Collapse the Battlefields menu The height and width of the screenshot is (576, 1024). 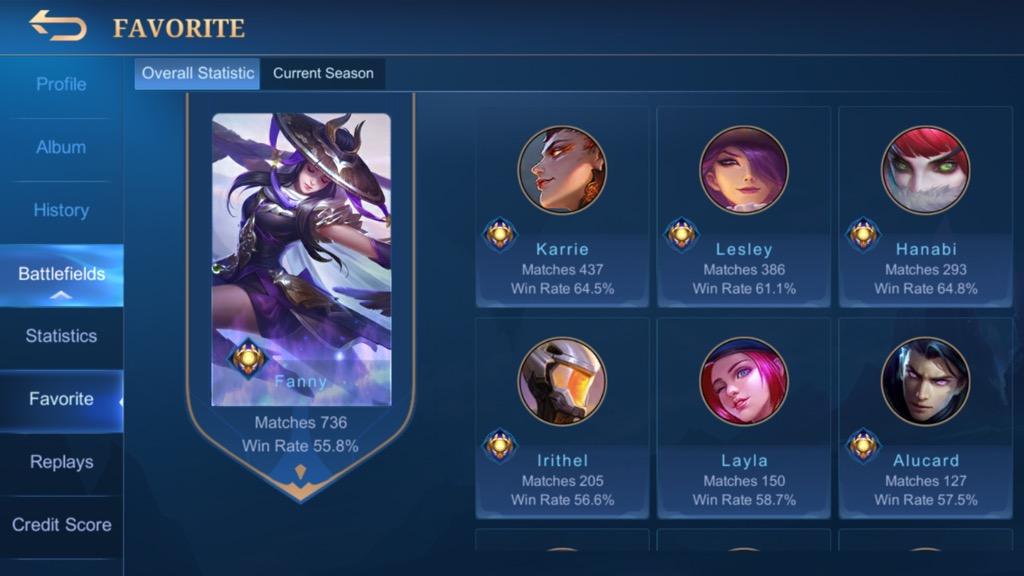click(x=61, y=276)
